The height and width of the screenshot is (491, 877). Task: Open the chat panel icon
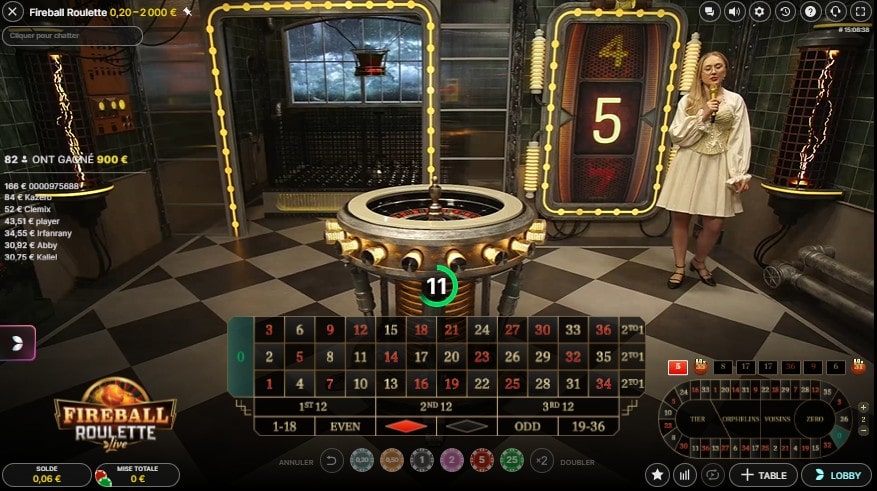coord(710,12)
